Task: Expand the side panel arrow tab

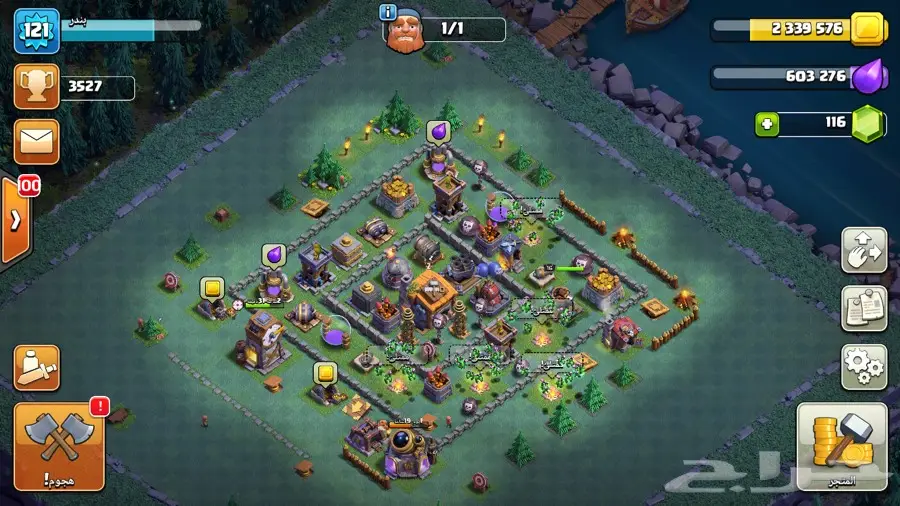Action: [x=16, y=221]
